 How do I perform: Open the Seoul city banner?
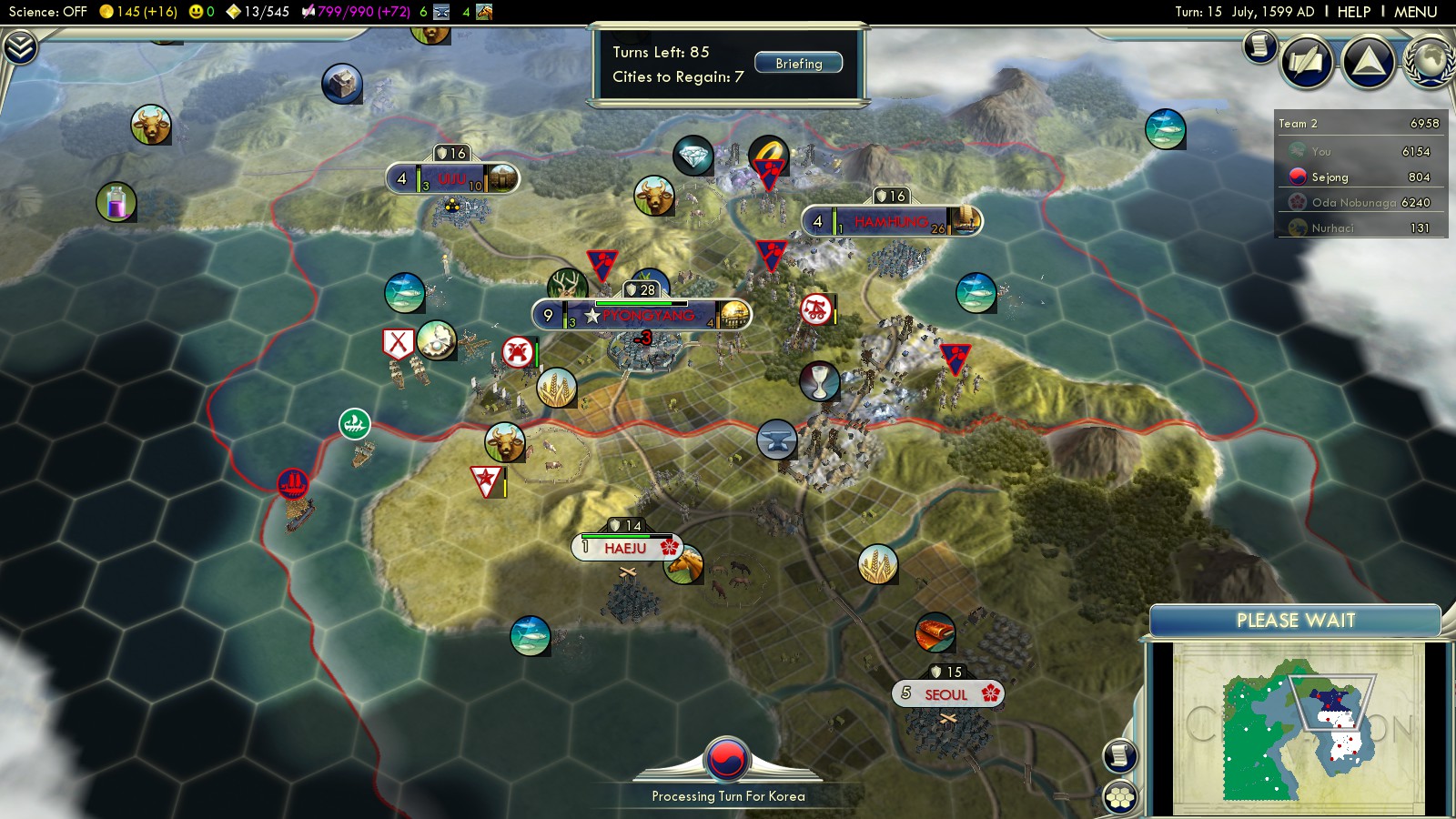[946, 694]
